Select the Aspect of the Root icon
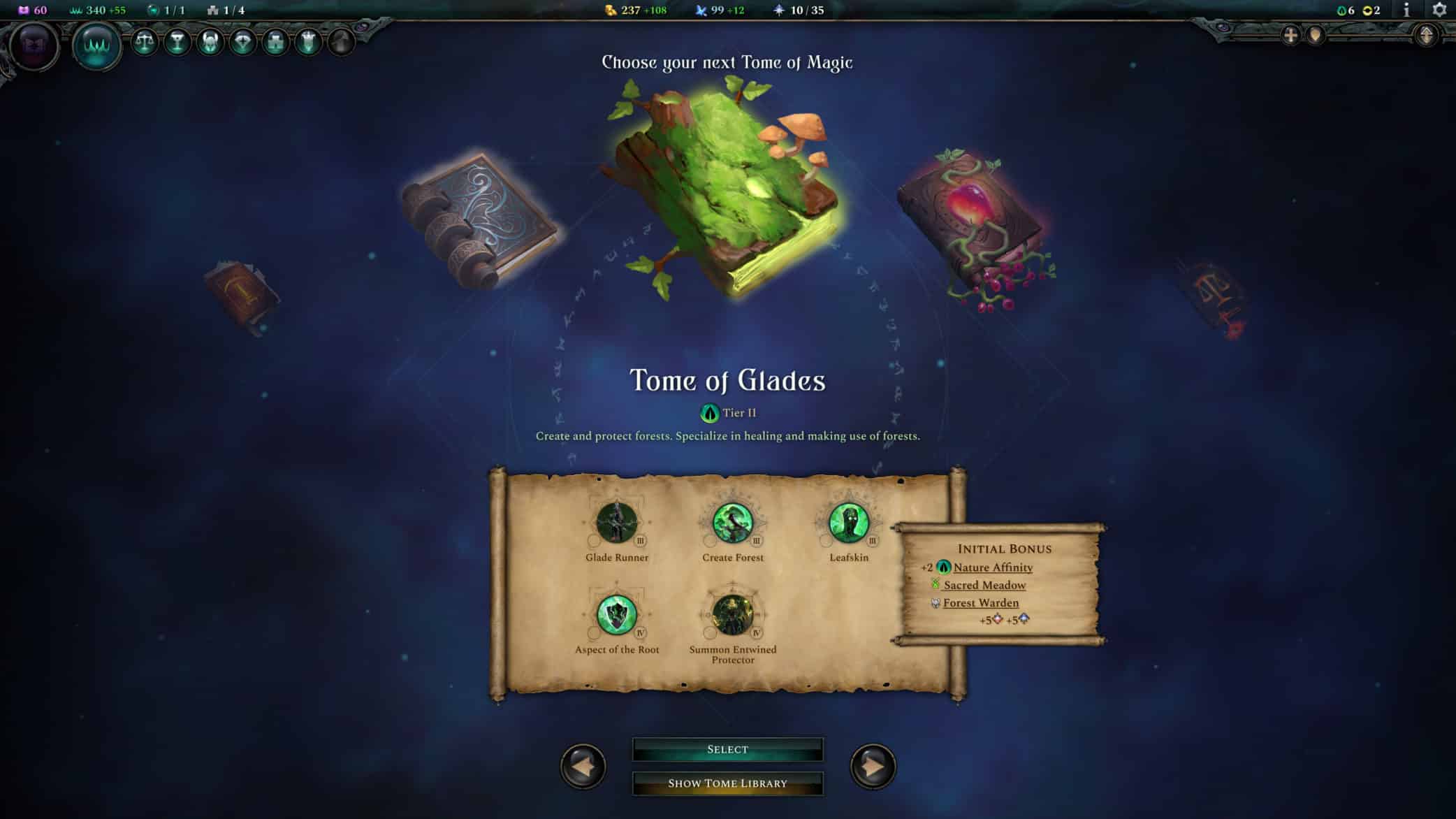Image resolution: width=1456 pixels, height=819 pixels. (617, 615)
